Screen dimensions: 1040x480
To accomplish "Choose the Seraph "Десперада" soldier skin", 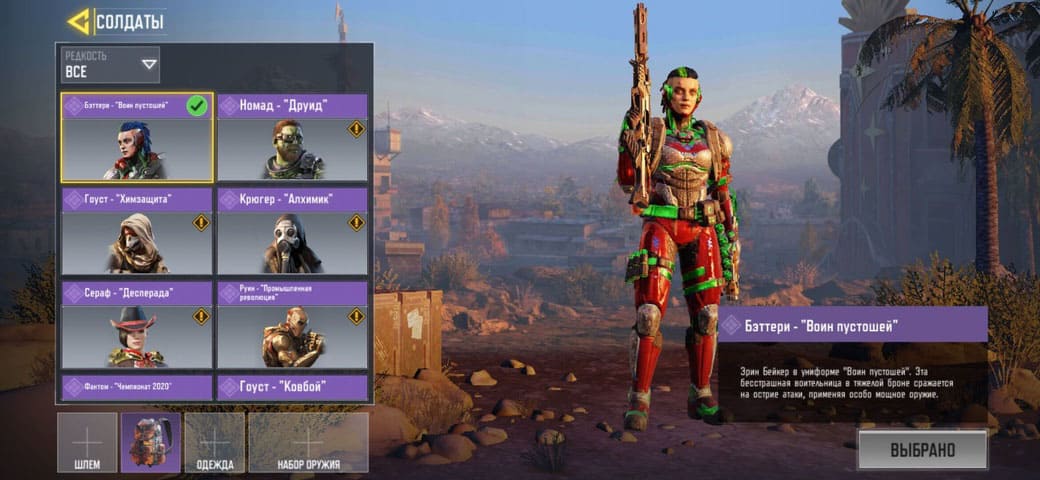I will point(137,326).
